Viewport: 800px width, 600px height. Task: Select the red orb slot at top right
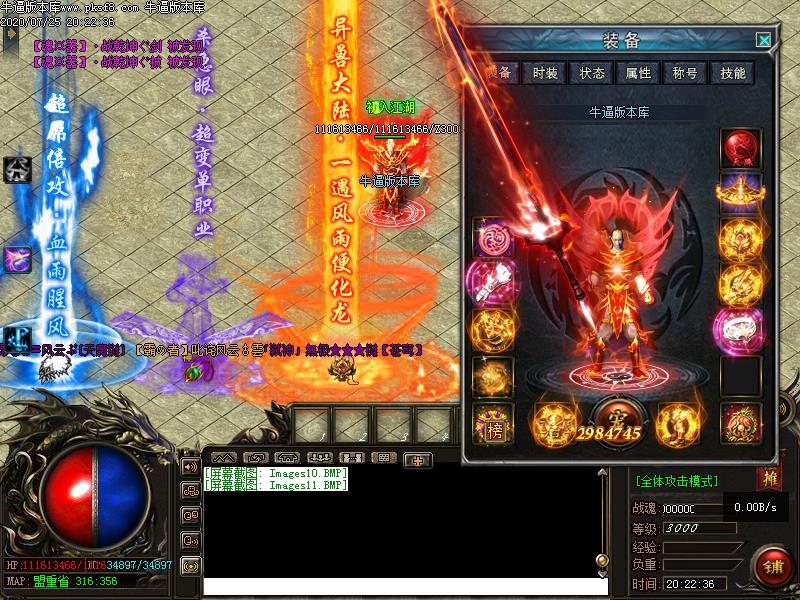pyautogui.click(x=741, y=147)
